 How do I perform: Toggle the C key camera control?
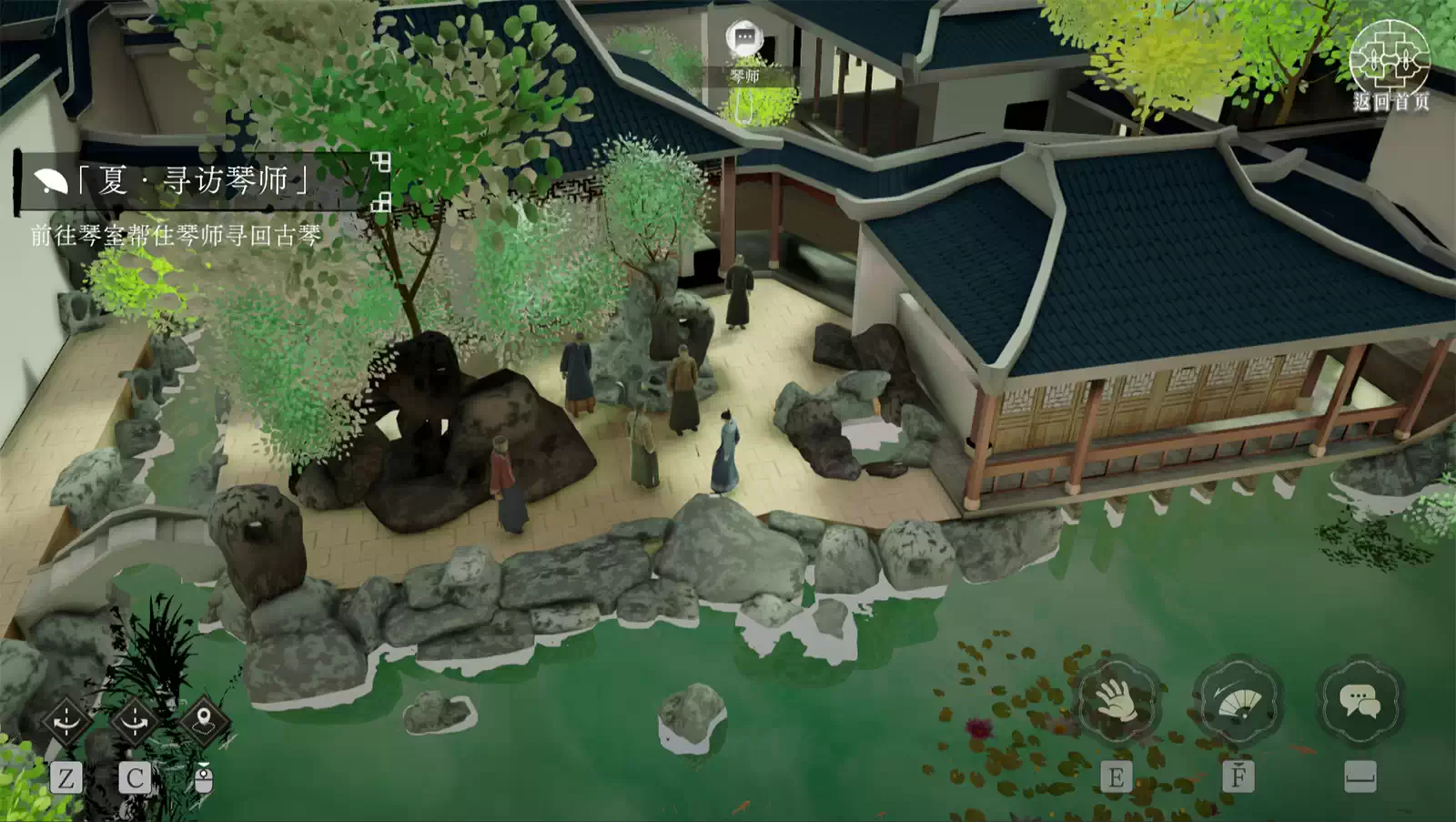click(x=133, y=778)
